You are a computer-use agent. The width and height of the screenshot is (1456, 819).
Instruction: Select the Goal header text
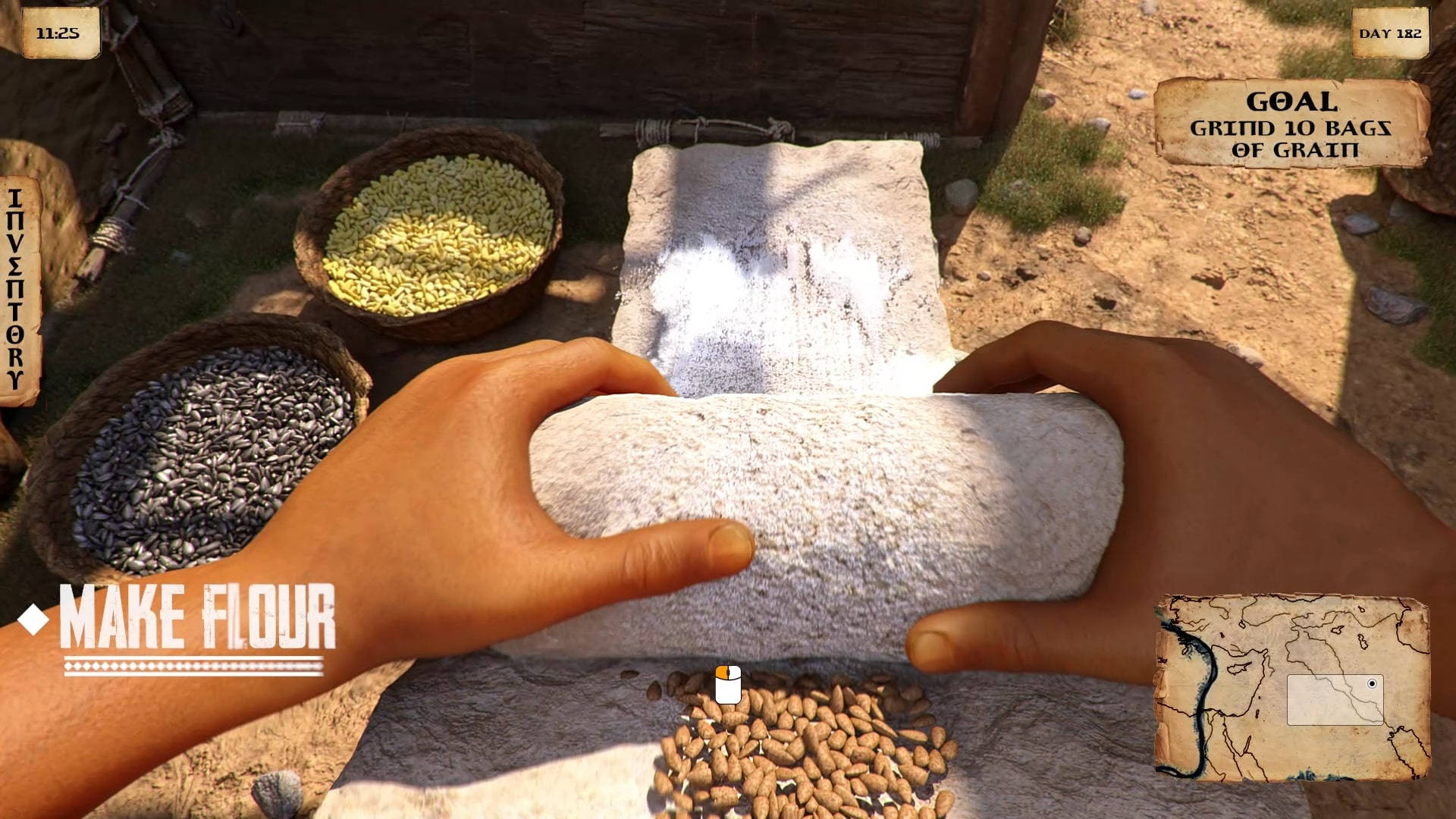pos(1291,100)
